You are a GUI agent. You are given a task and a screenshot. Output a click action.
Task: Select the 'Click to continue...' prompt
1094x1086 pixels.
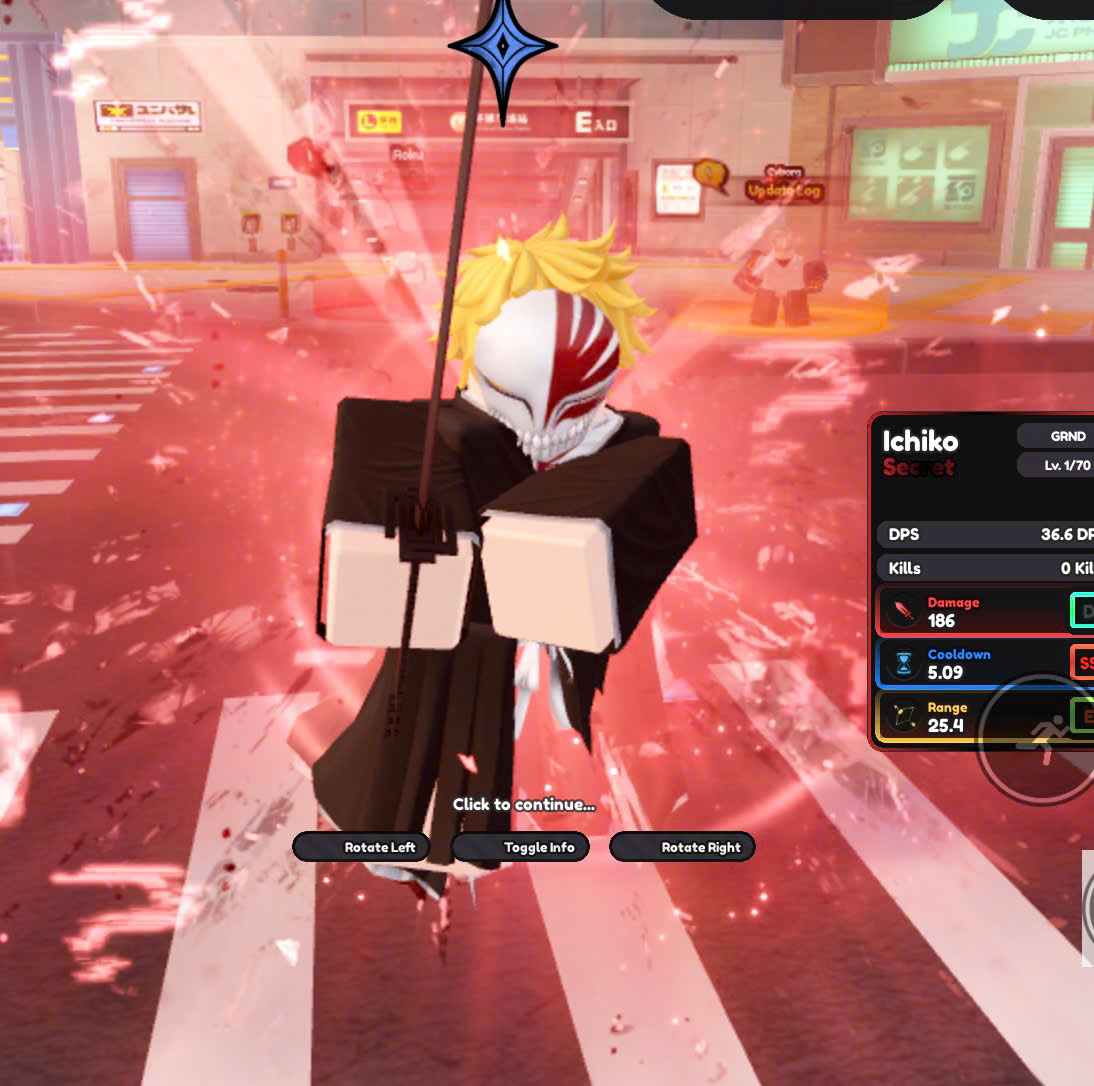523,804
